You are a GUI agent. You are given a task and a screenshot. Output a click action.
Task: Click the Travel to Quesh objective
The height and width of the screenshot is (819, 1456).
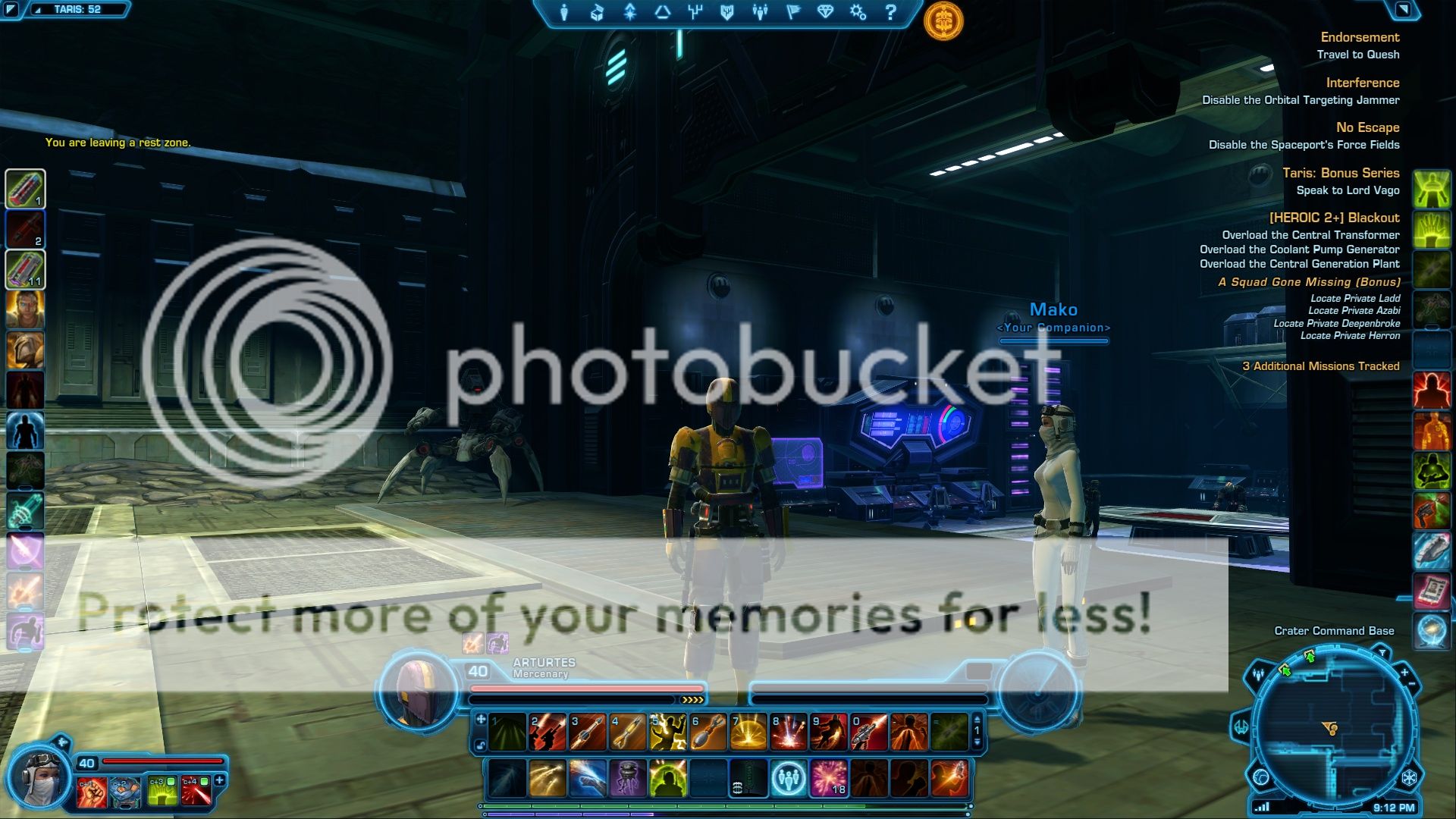coord(1357,55)
